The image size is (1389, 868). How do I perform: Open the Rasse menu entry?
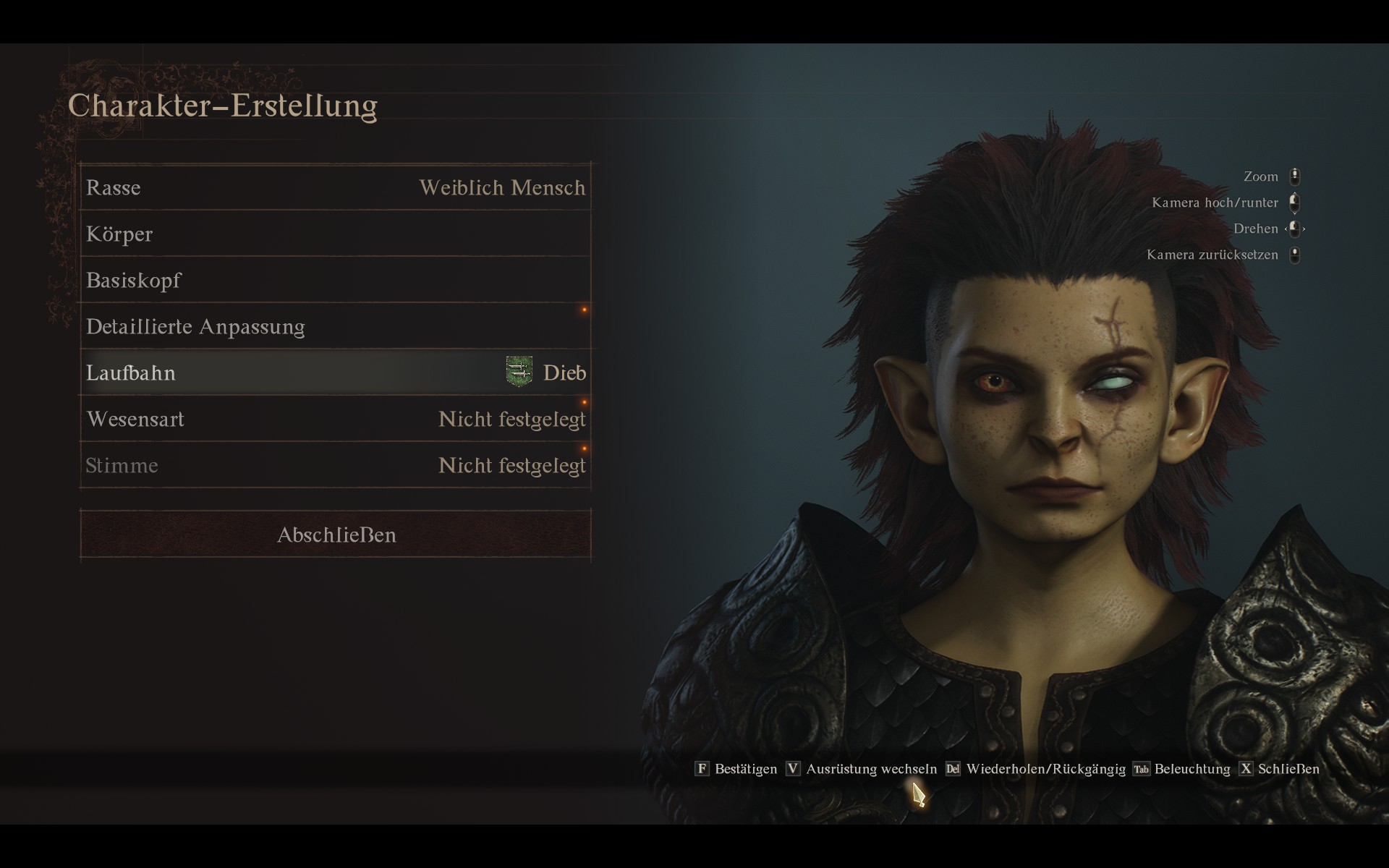tap(336, 188)
